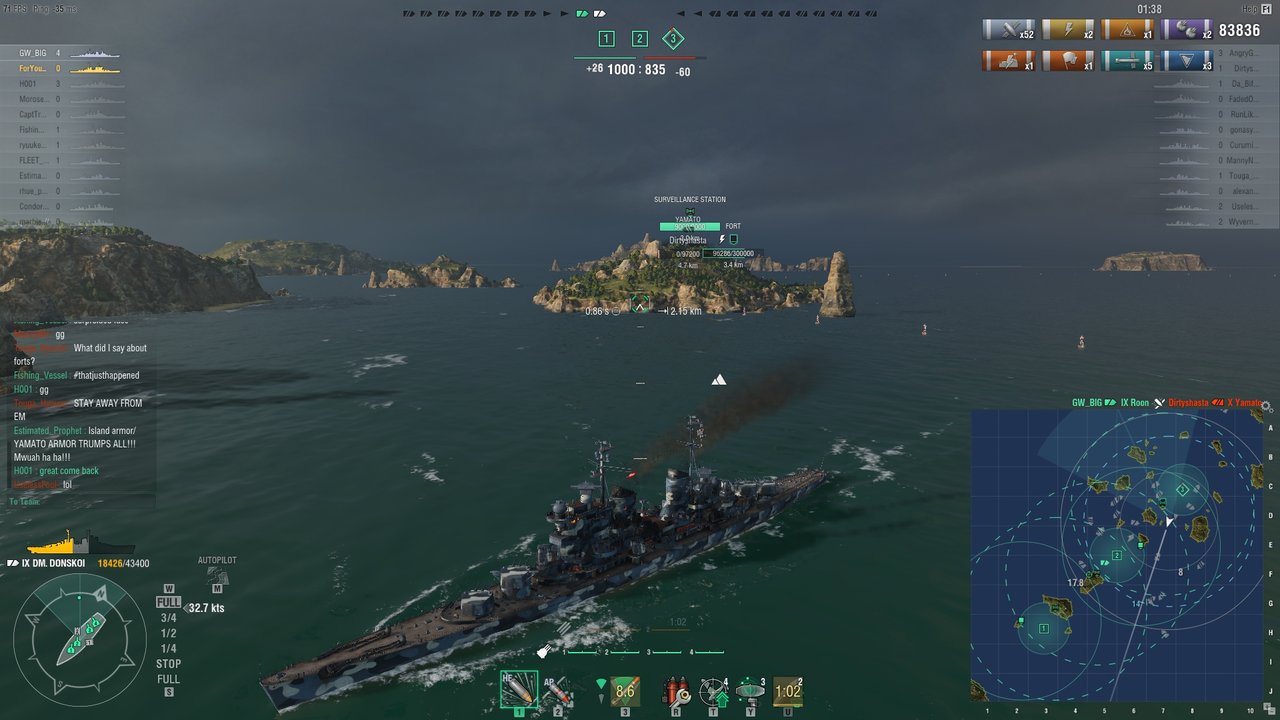This screenshot has width=1280, height=720.
Task: Use the Defensive AA Fire consumable
Action: 713,689
